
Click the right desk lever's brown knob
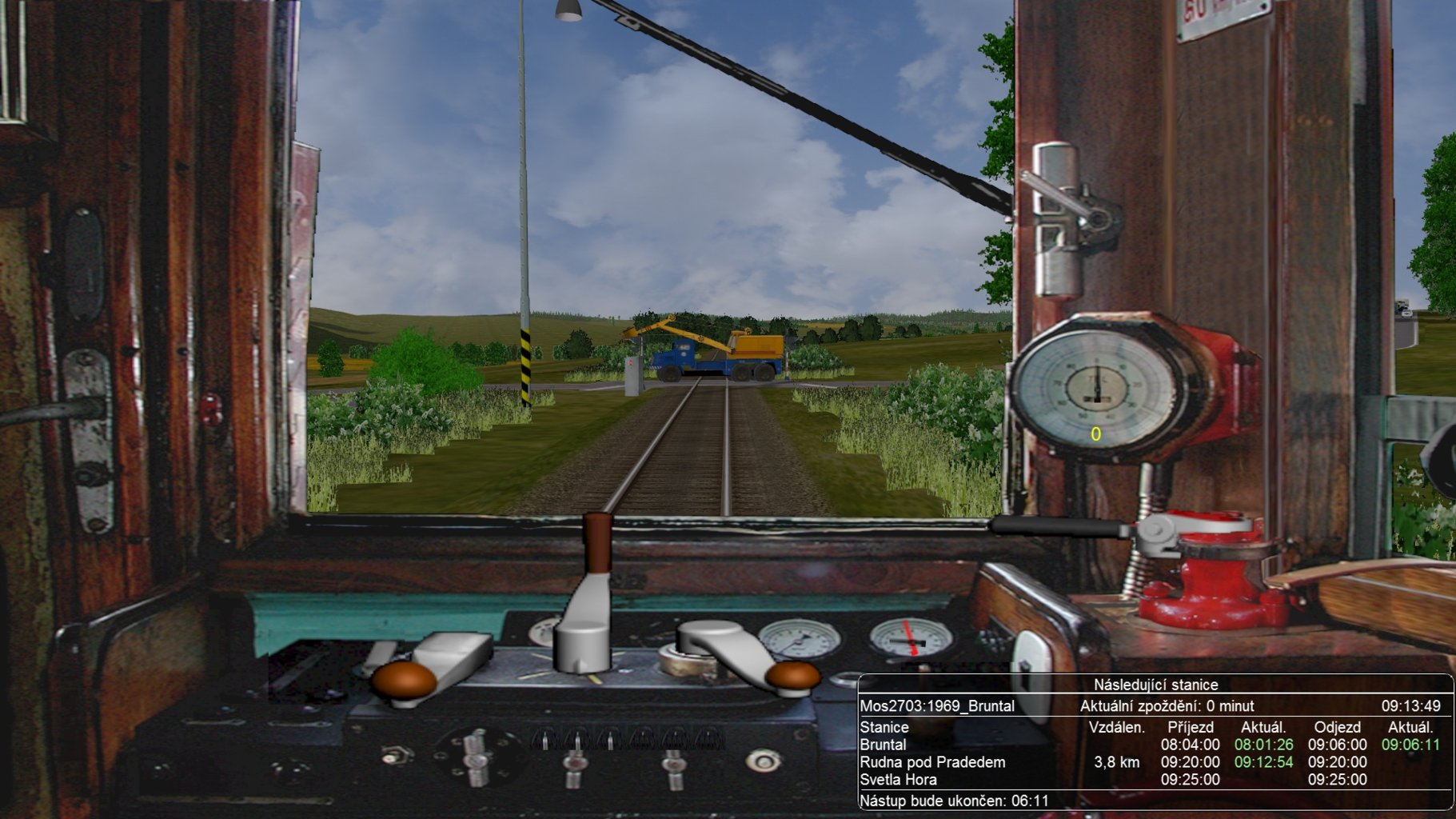click(x=792, y=677)
